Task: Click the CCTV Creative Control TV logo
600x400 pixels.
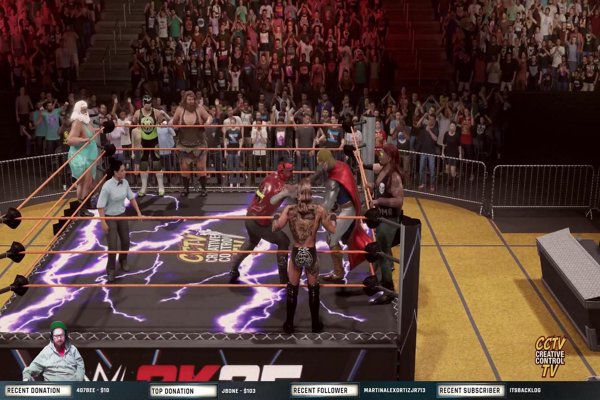Action: pyautogui.click(x=549, y=356)
